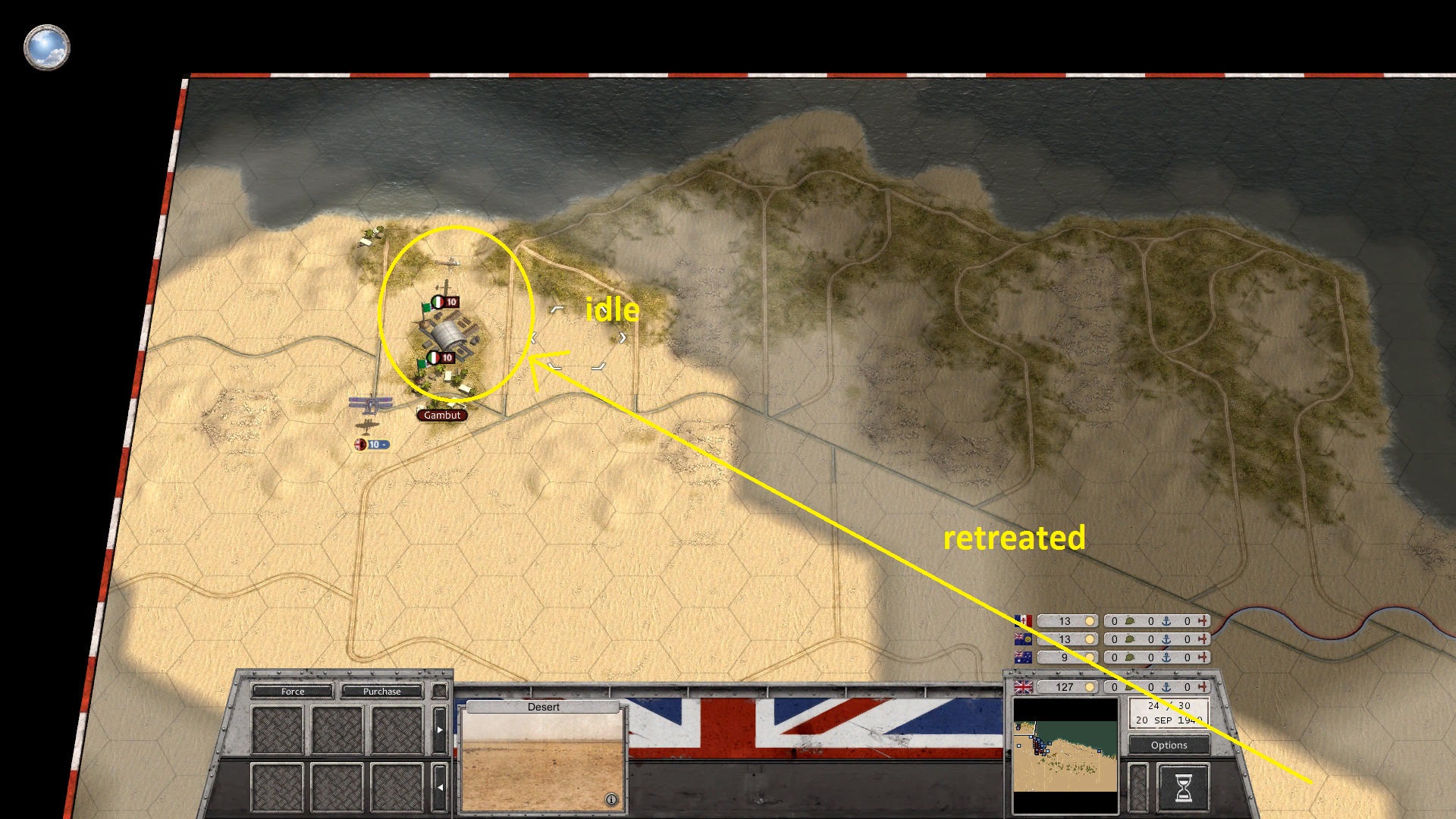Image resolution: width=1456 pixels, height=819 pixels.
Task: Click the coin icon next to the 127 prestige value
Action: [1091, 686]
